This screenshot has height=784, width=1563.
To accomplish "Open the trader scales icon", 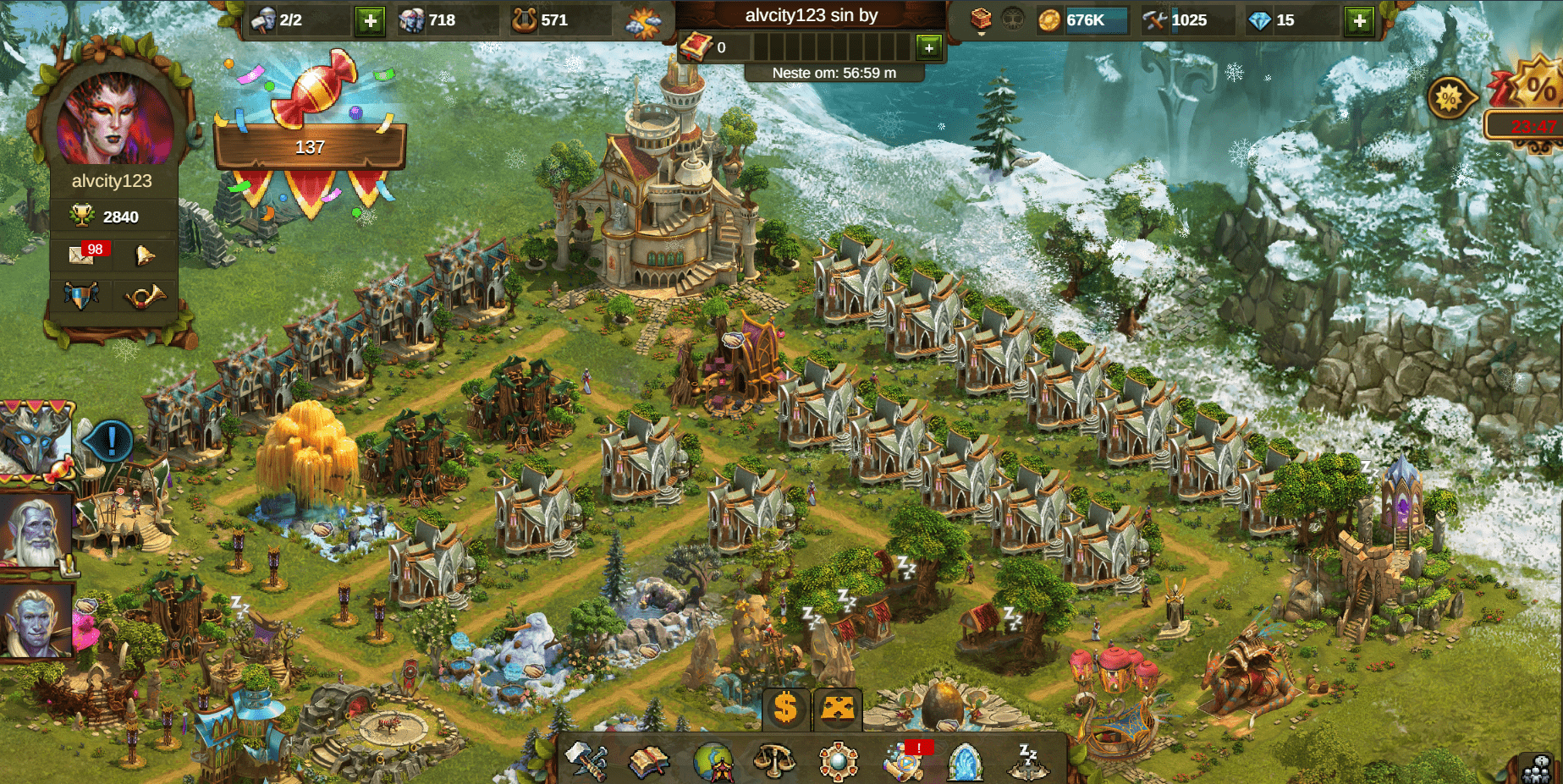I will 775,761.
